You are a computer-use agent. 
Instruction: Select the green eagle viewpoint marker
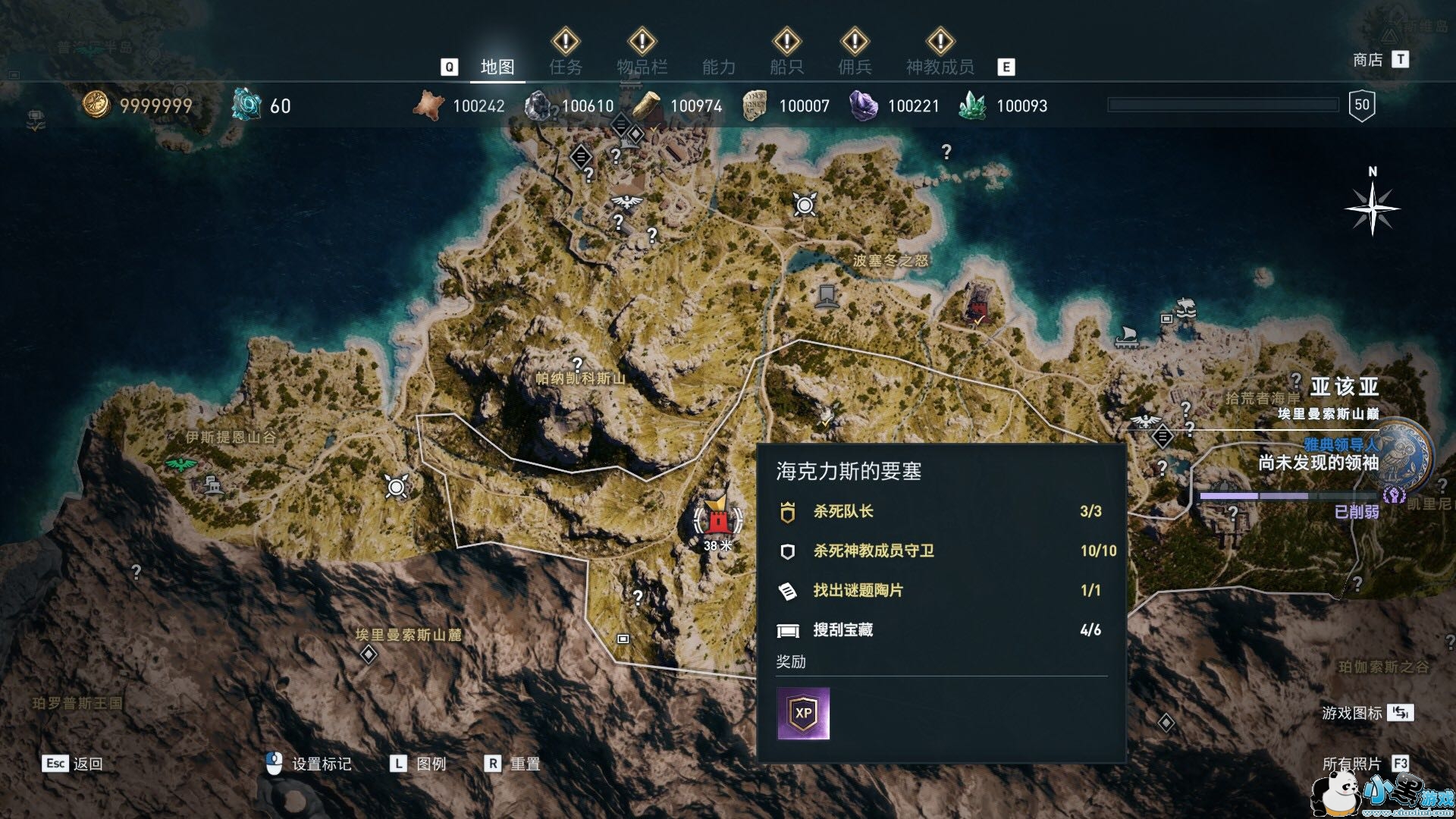pyautogui.click(x=180, y=464)
